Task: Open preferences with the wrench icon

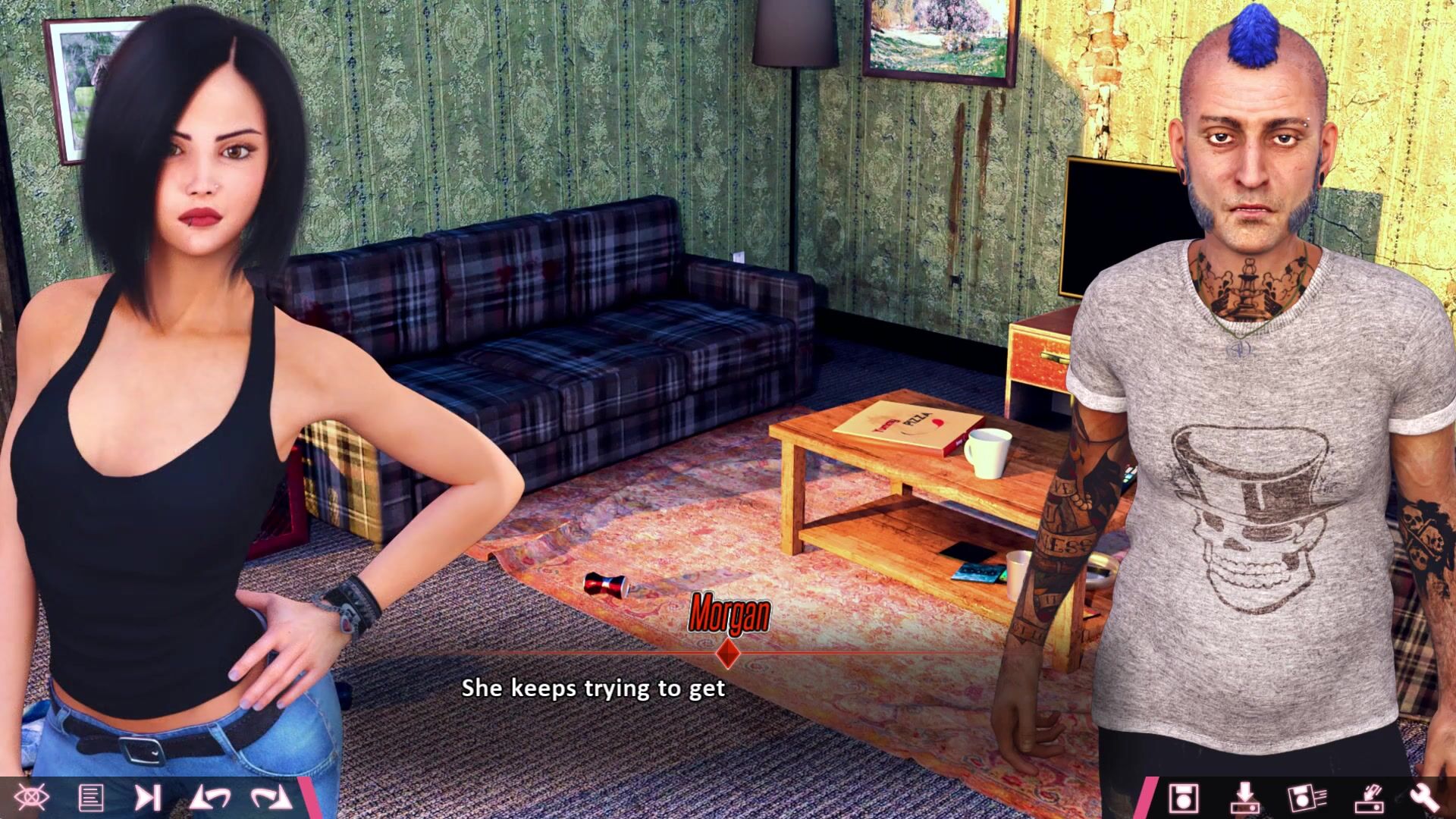Action: pos(1424,798)
